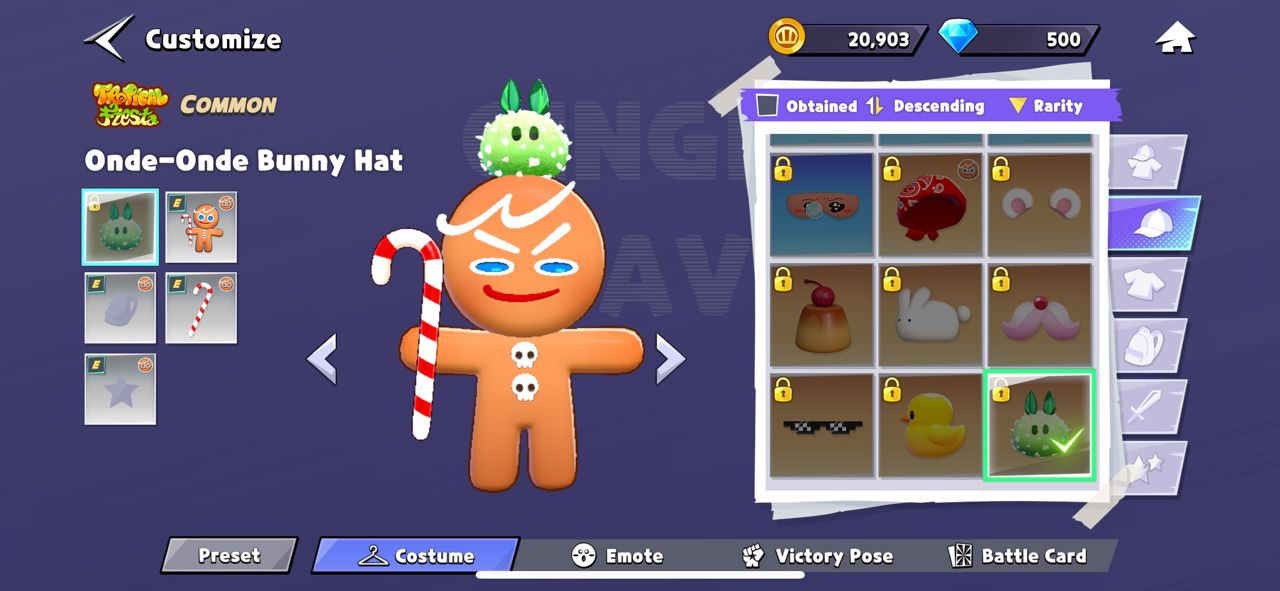Switch to the Emote tab
Screen dimensions: 1280x591
point(617,556)
